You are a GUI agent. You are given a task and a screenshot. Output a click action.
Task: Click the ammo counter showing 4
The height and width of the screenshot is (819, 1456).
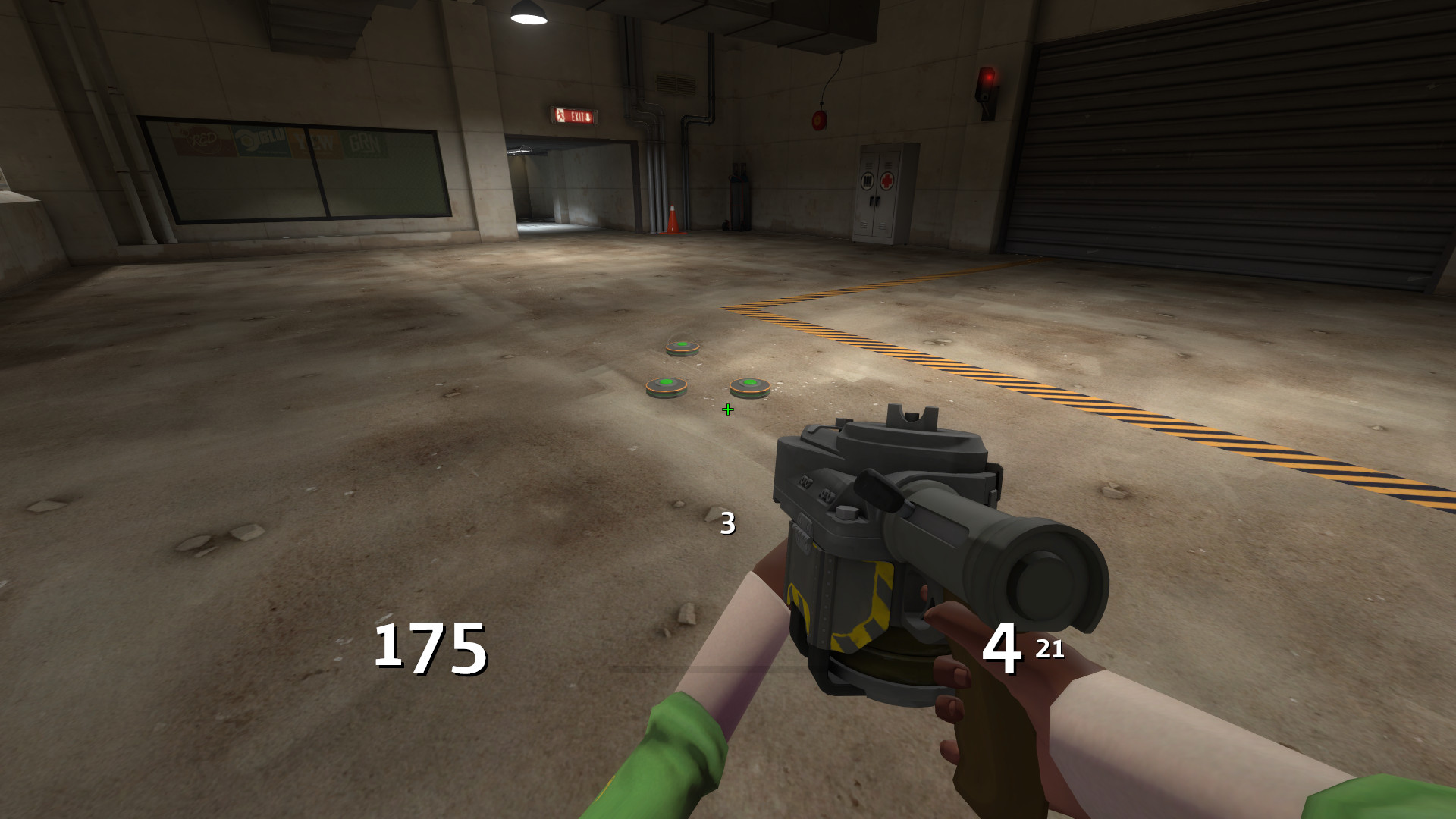(1003, 648)
